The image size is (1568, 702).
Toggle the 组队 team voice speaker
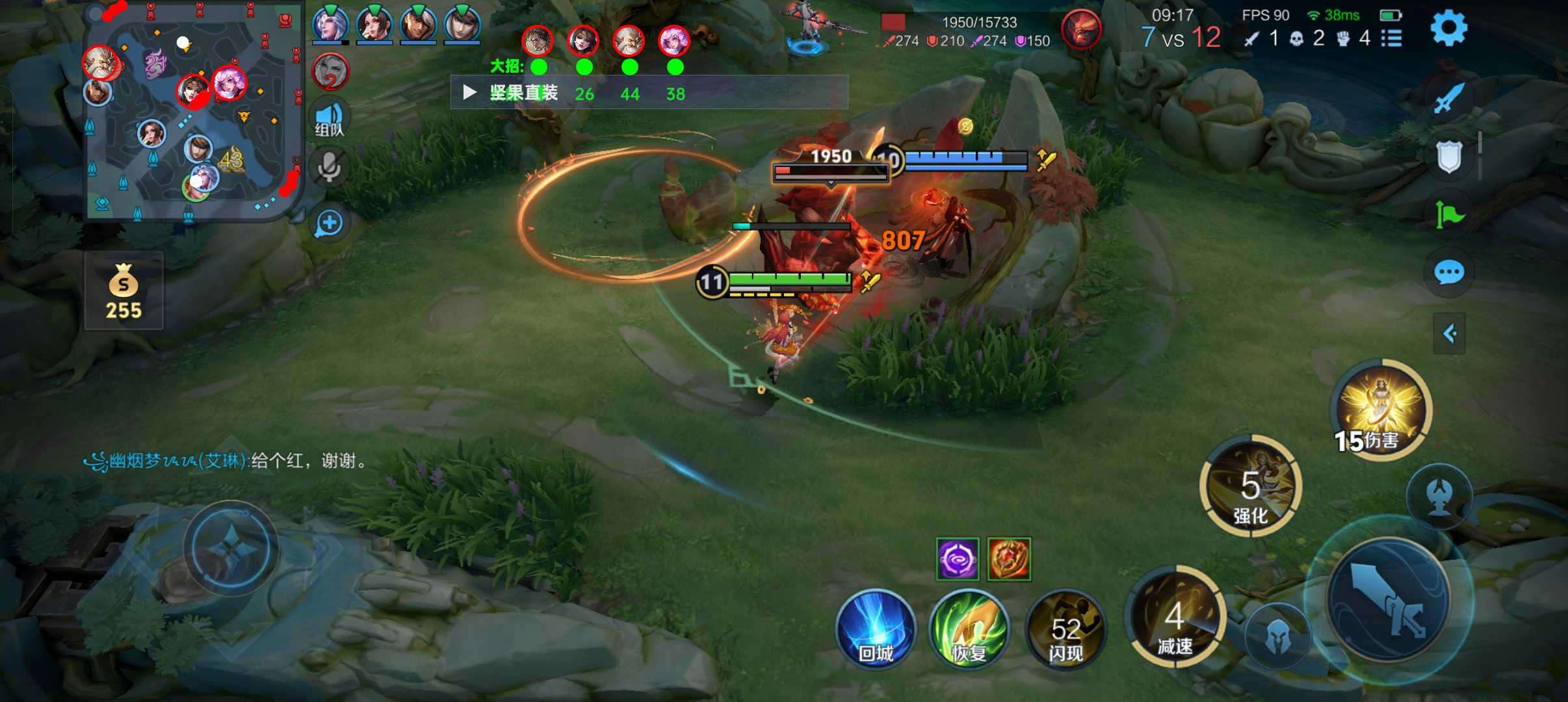[330, 119]
